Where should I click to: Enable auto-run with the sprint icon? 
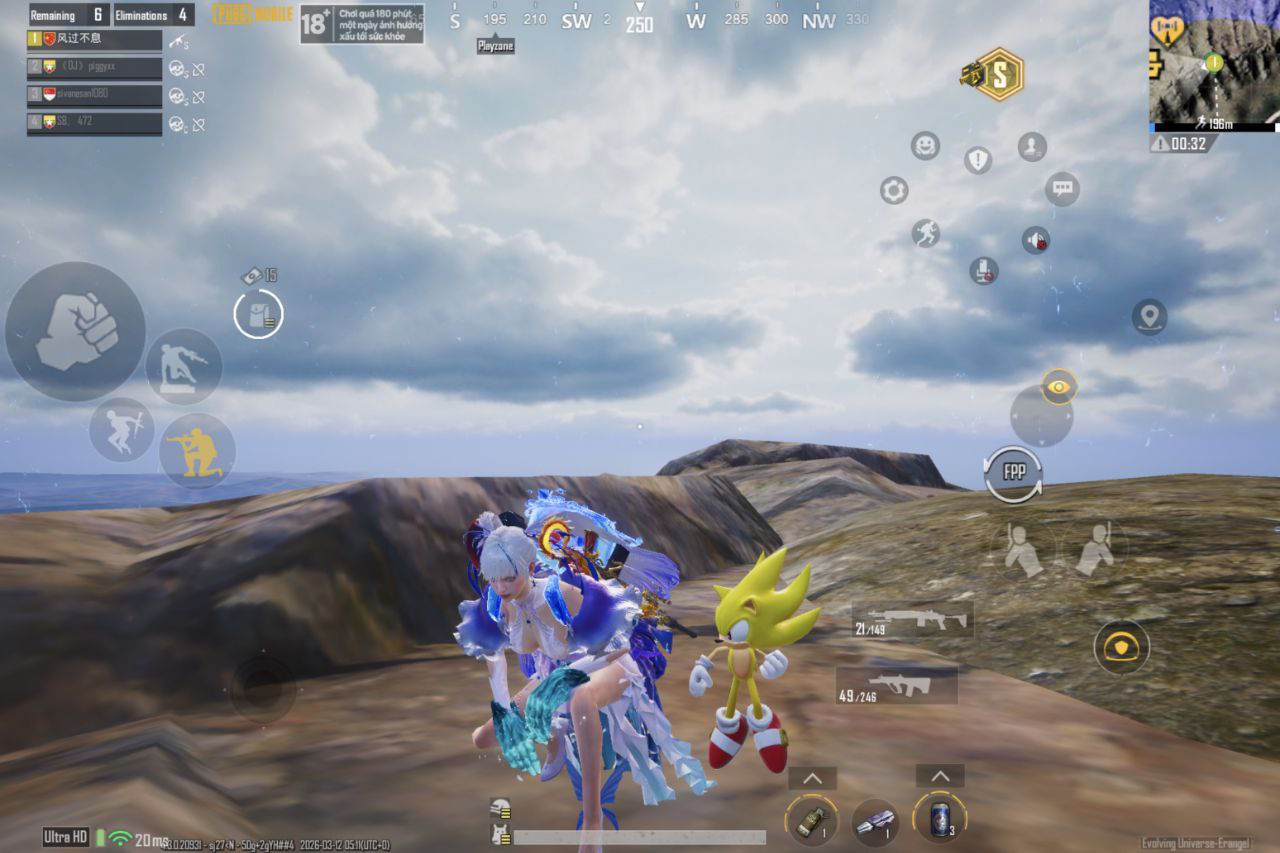(925, 232)
